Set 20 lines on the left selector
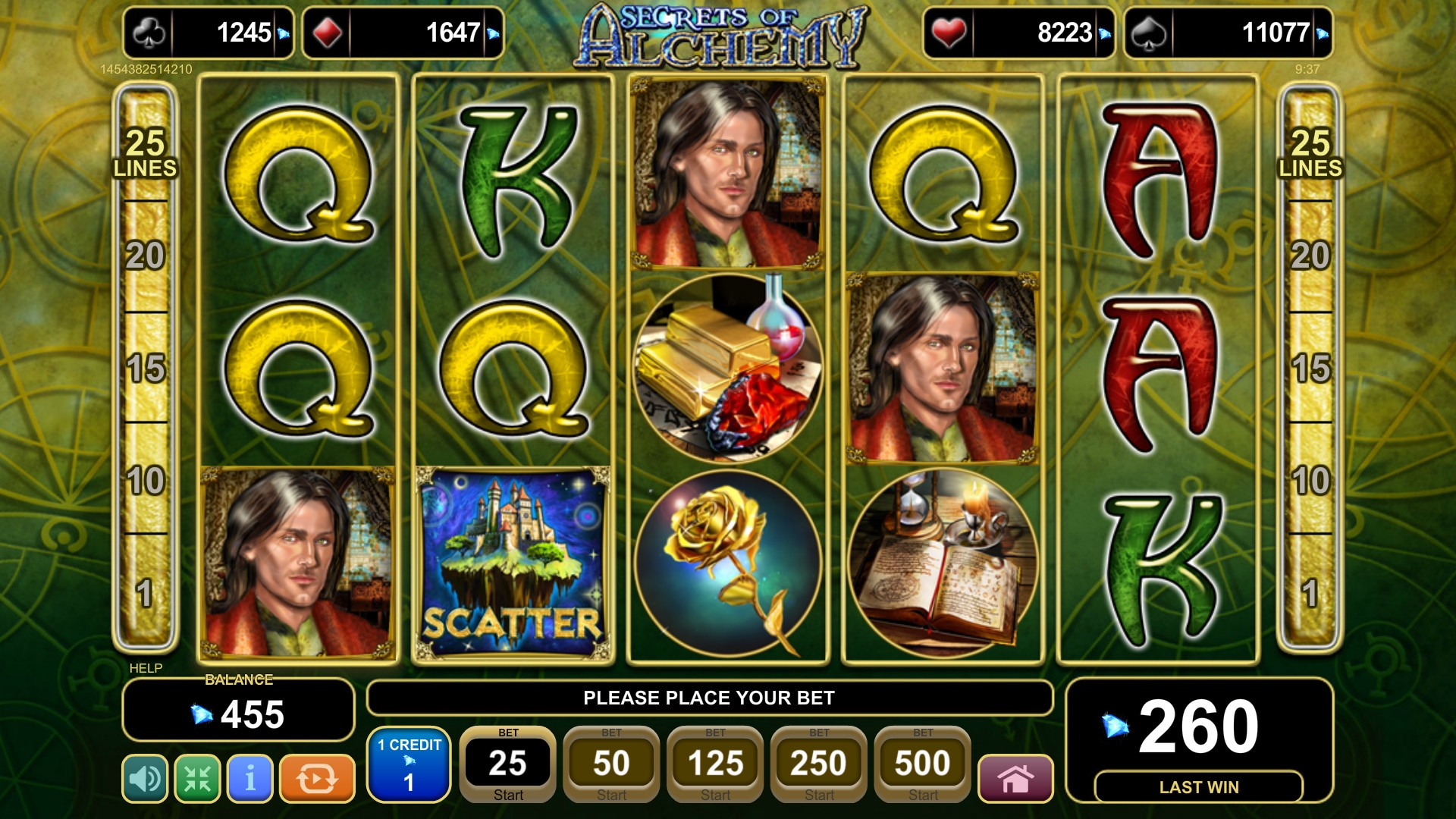Screen dimensions: 1456x819 pos(145,256)
